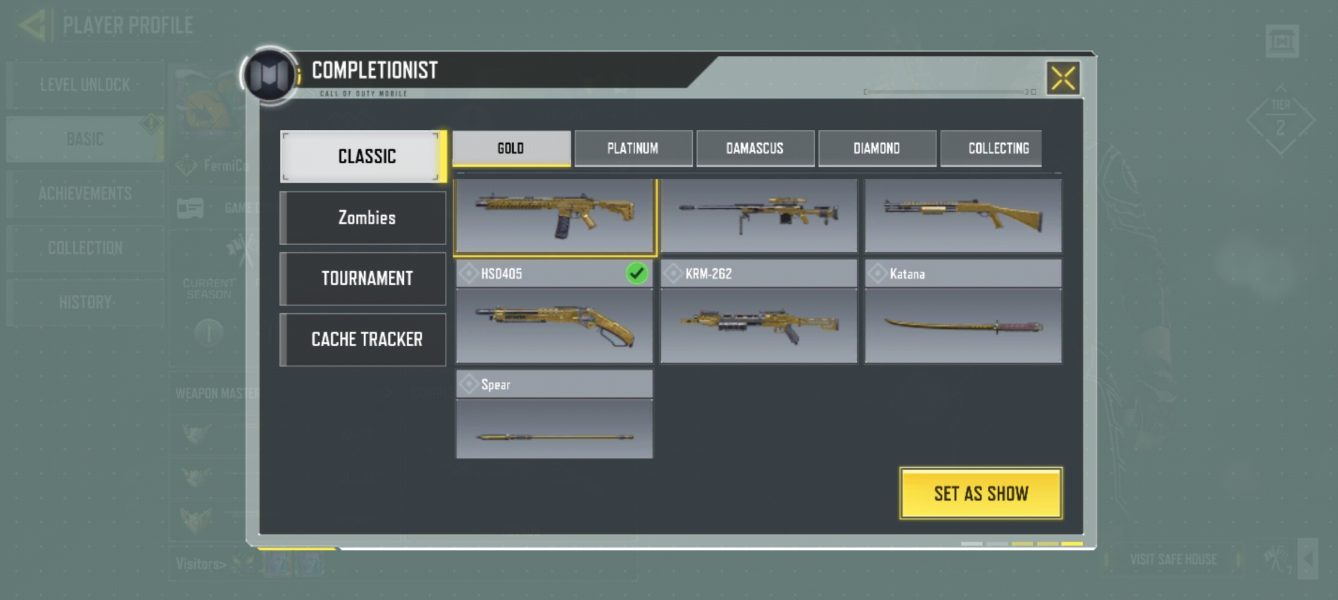The image size is (1338, 600).
Task: Close the Completionist window
Action: (1063, 78)
